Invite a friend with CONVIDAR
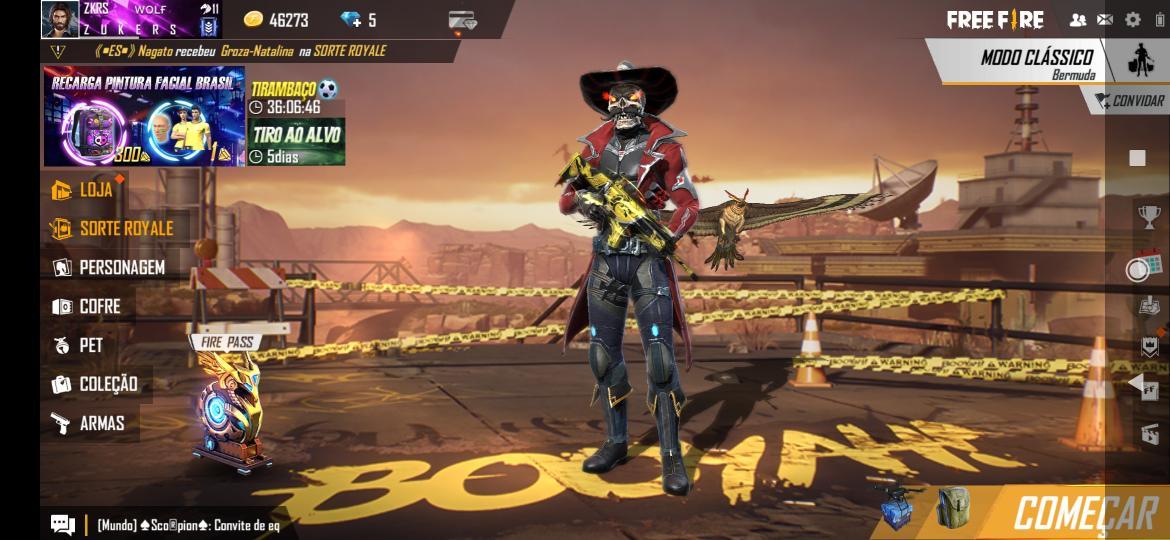Image resolution: width=1170 pixels, height=540 pixels. coord(1130,101)
